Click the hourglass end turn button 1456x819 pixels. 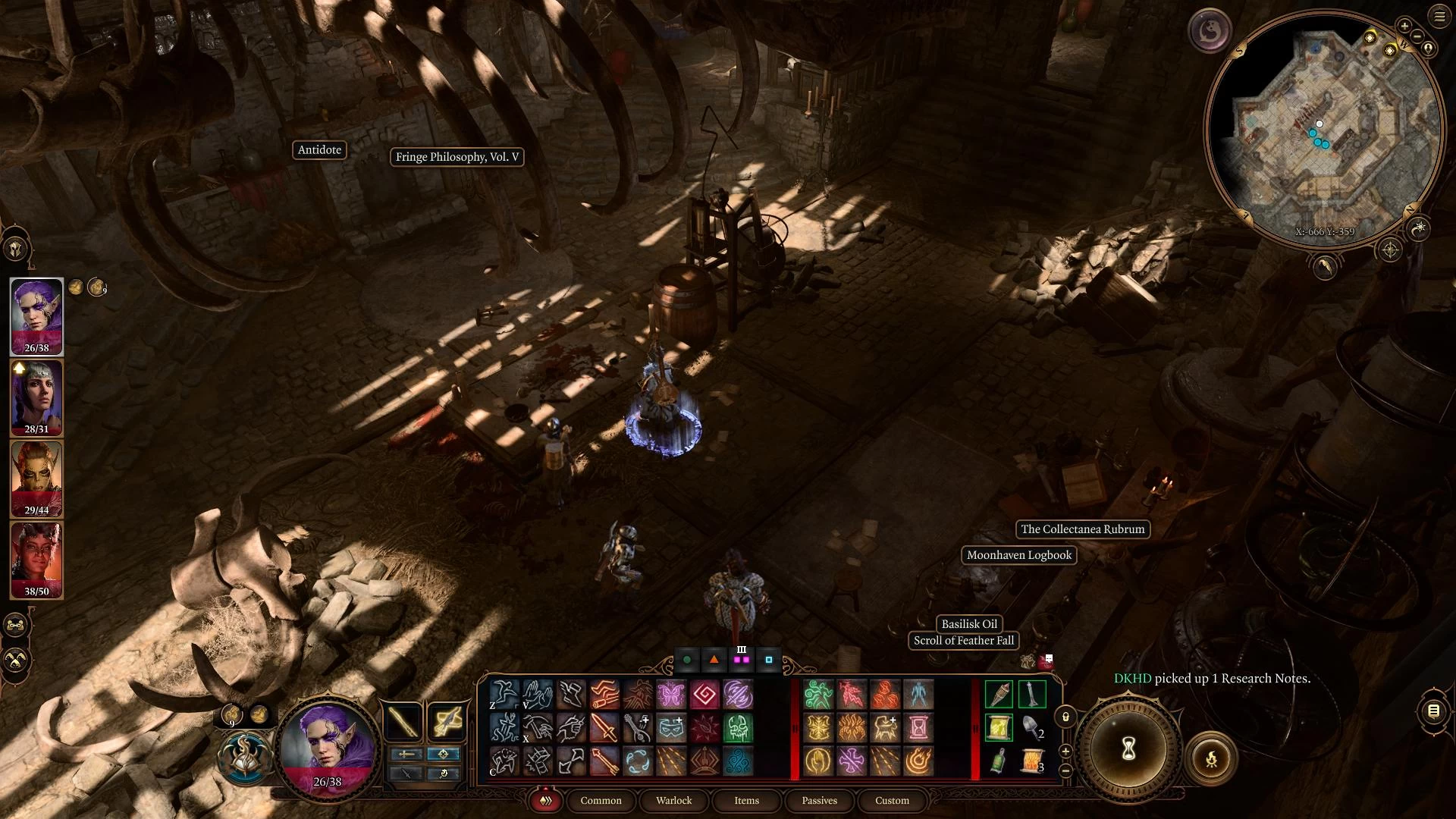coord(1128,751)
